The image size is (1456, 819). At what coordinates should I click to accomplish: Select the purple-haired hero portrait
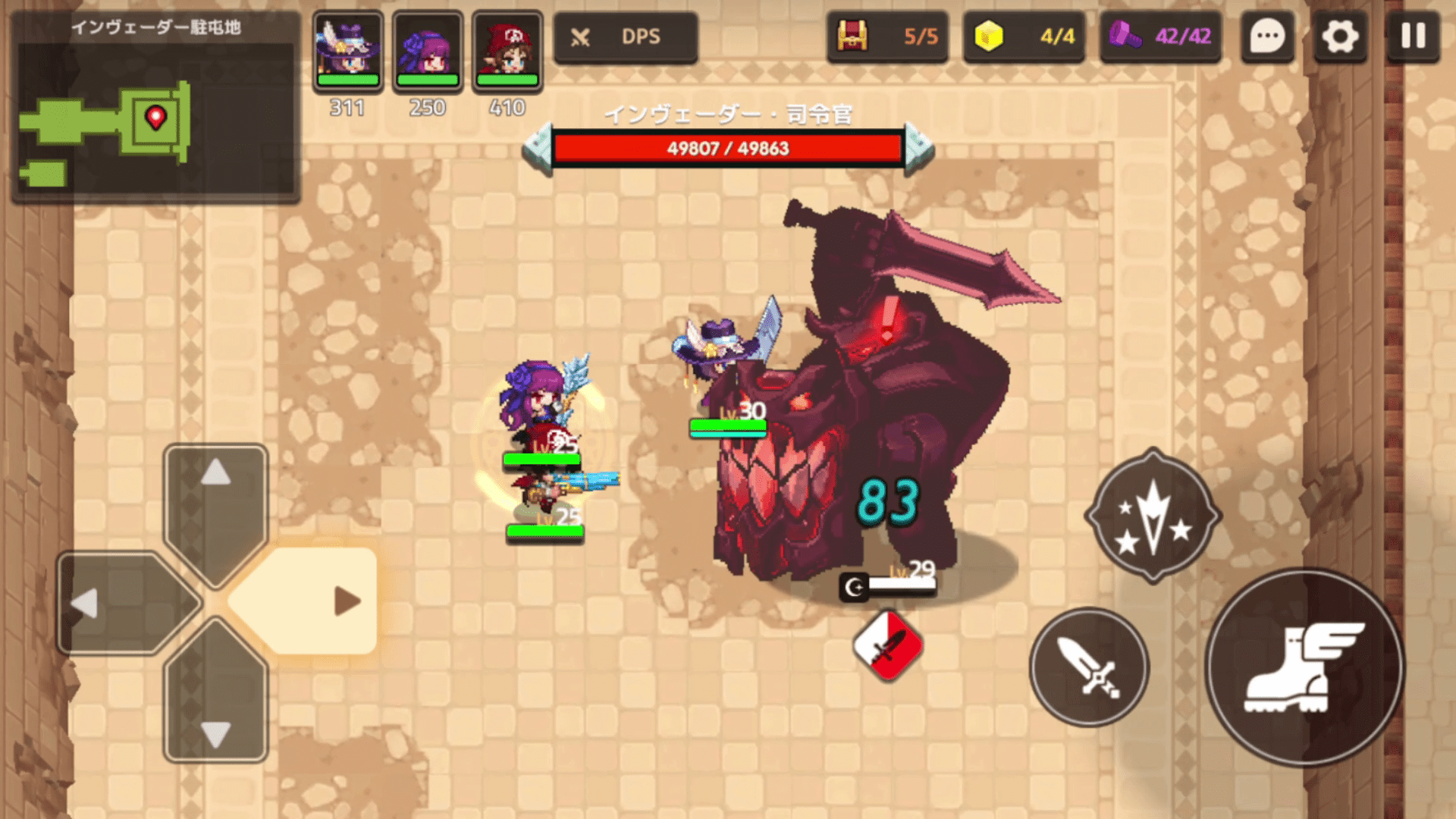(x=428, y=51)
